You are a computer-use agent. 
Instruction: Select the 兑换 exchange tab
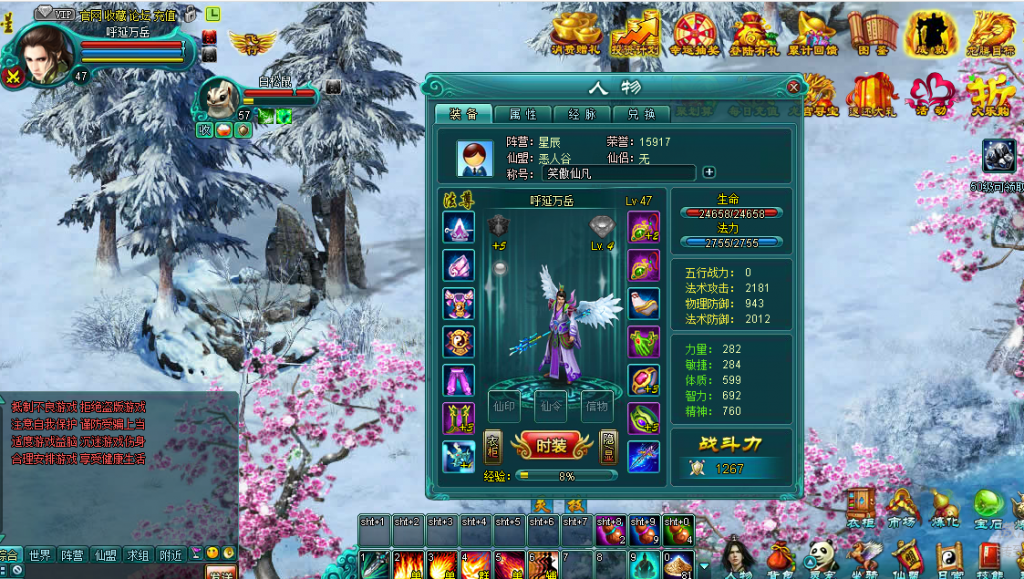point(641,115)
